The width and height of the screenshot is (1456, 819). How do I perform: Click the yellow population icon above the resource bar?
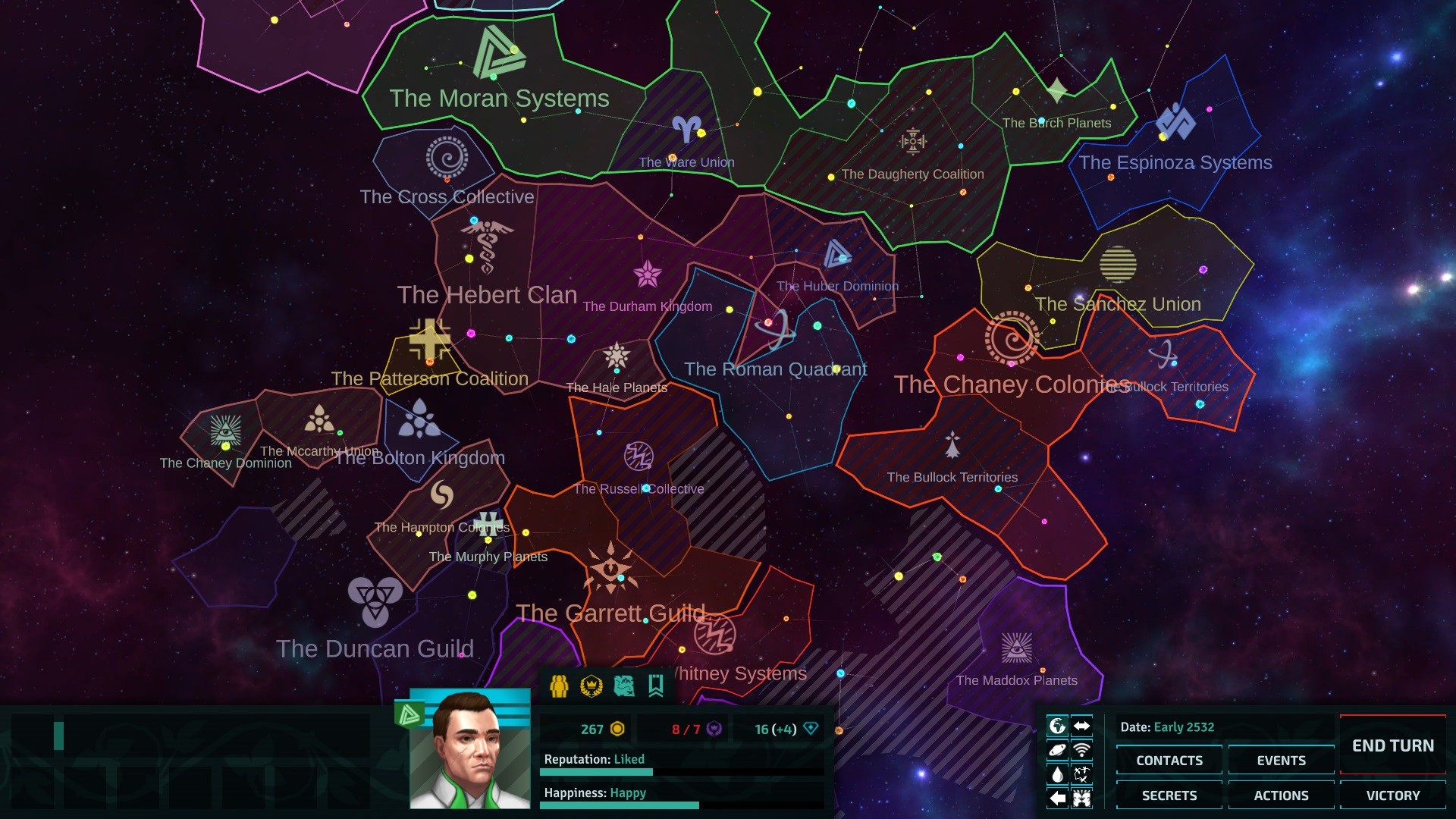(x=559, y=687)
